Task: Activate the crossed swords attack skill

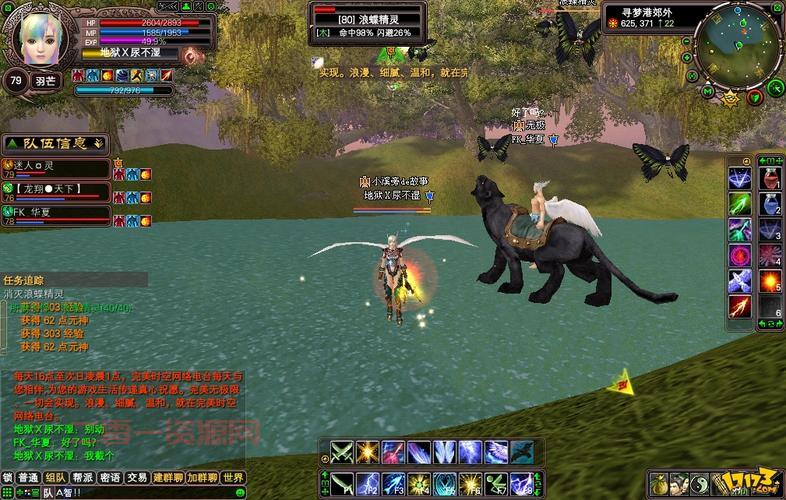Action: coord(342,452)
